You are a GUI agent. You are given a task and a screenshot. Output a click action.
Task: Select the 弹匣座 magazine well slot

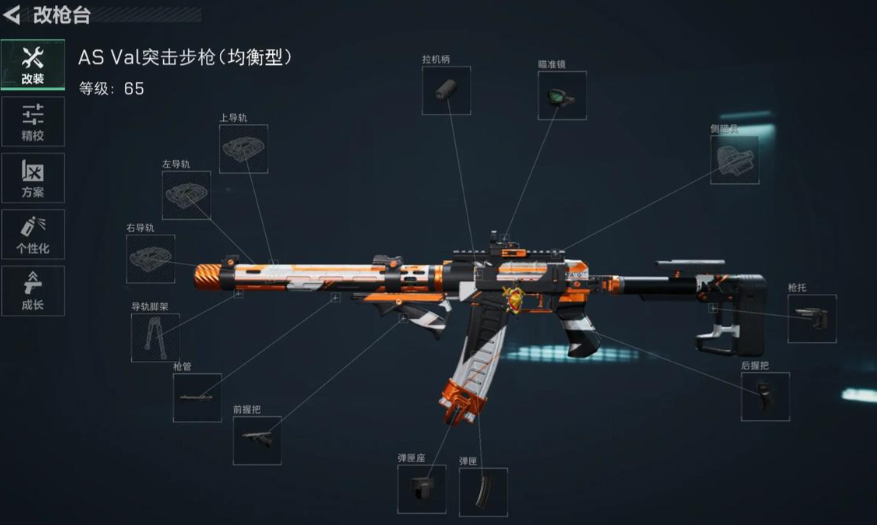422,489
